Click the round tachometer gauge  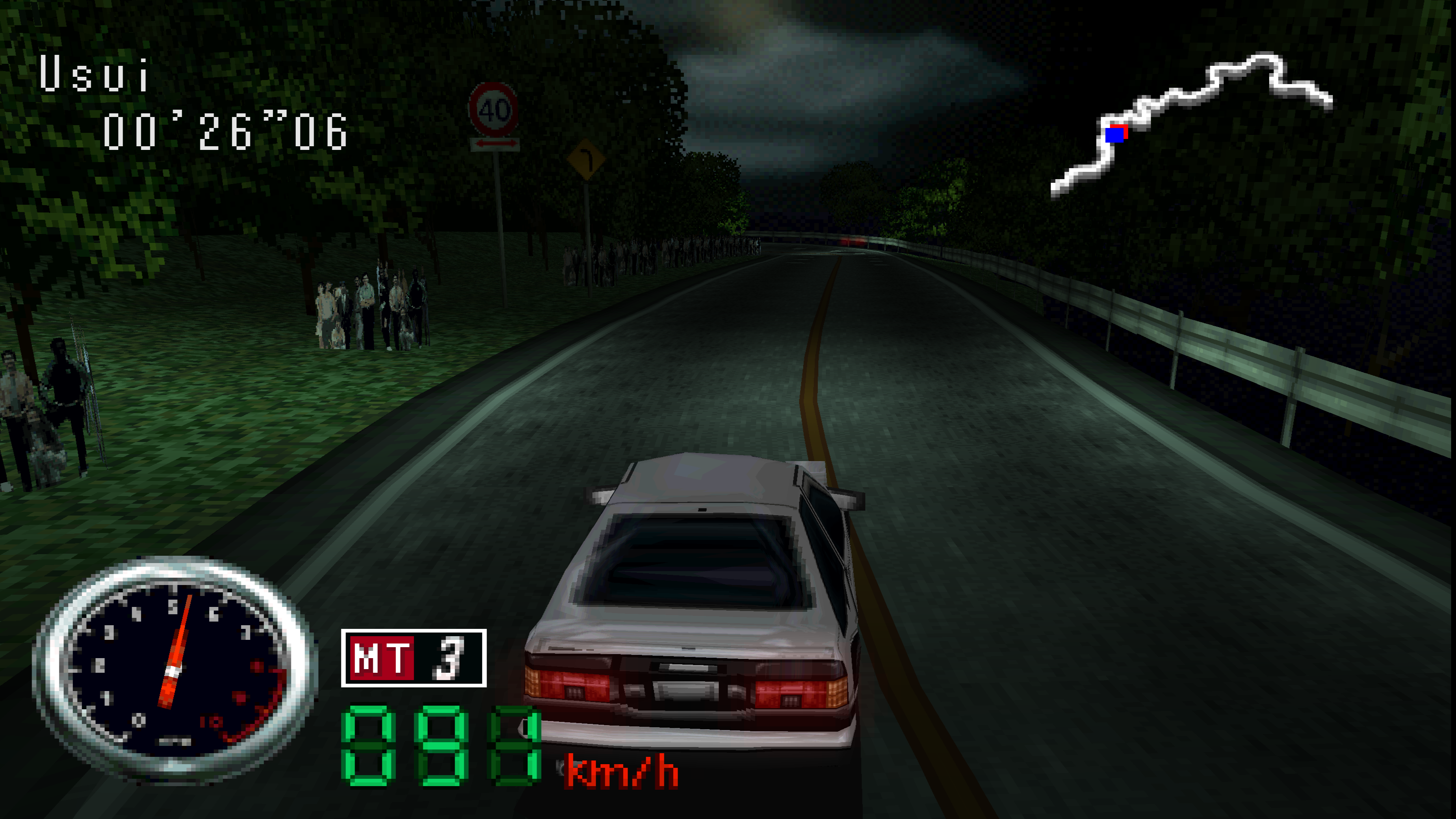[x=175, y=670]
